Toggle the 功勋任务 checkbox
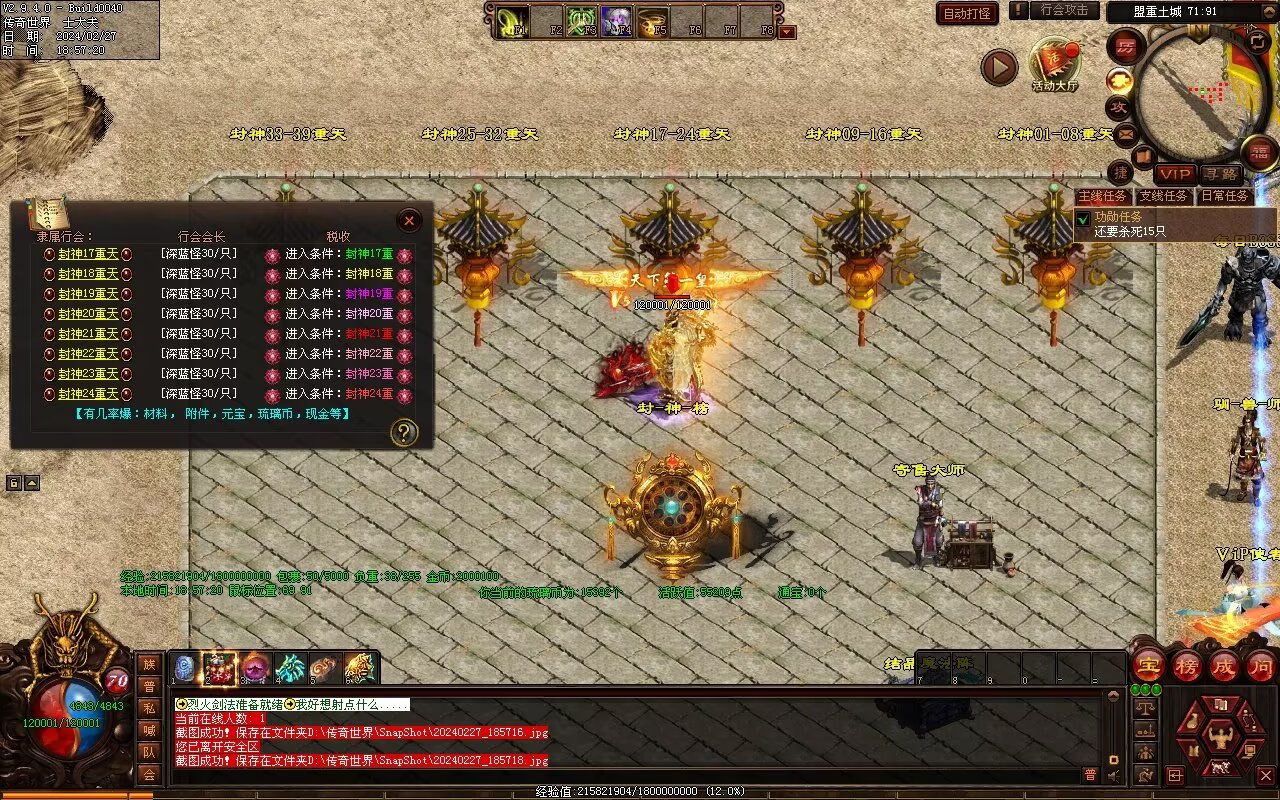This screenshot has width=1280, height=800. [1082, 218]
